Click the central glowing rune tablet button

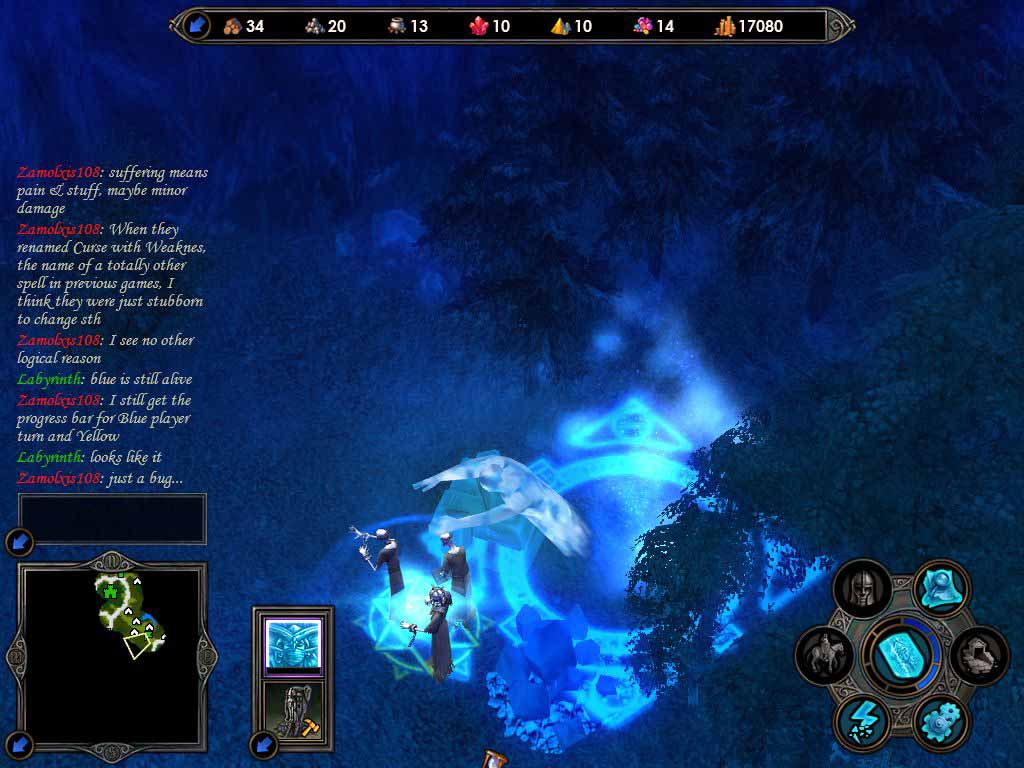(903, 656)
